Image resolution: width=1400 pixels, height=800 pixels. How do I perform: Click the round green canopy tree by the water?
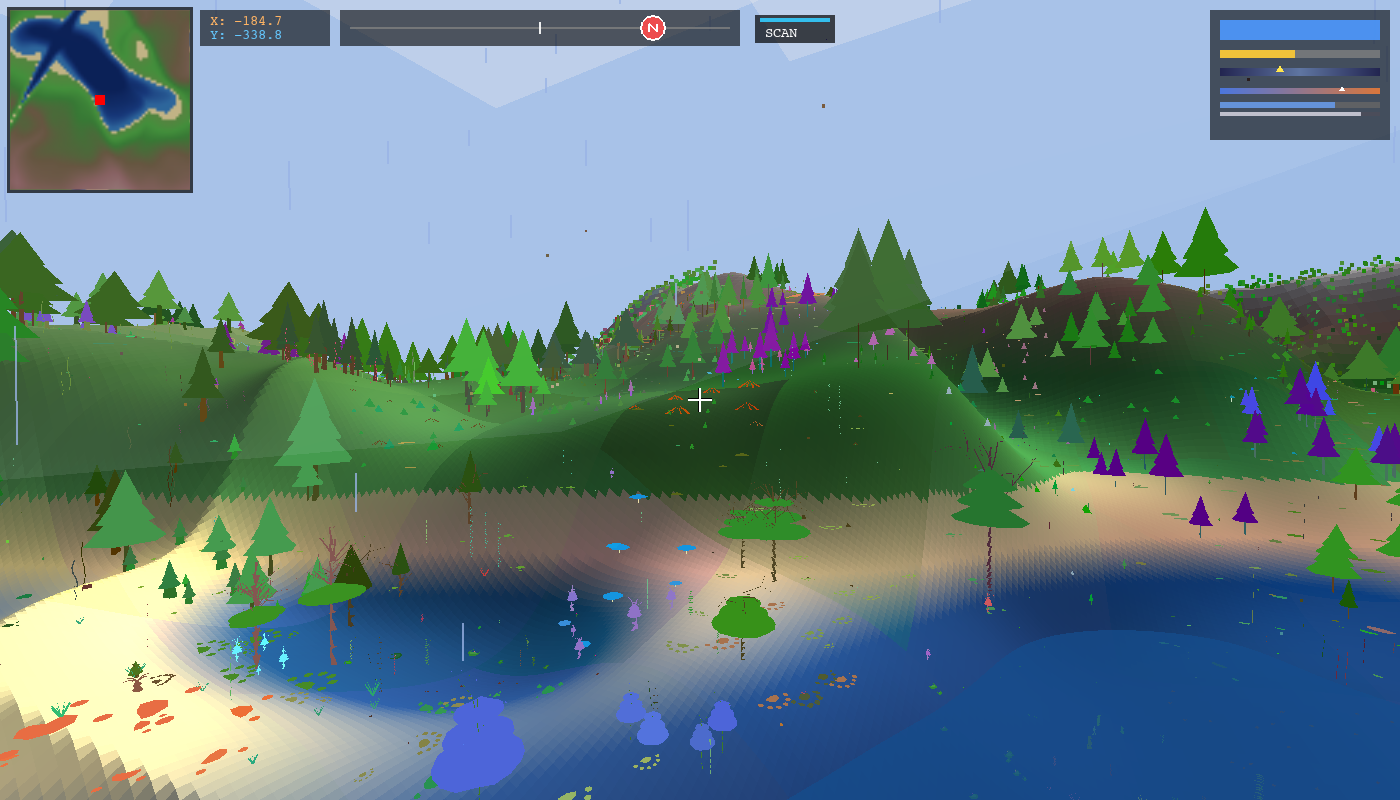[x=740, y=615]
